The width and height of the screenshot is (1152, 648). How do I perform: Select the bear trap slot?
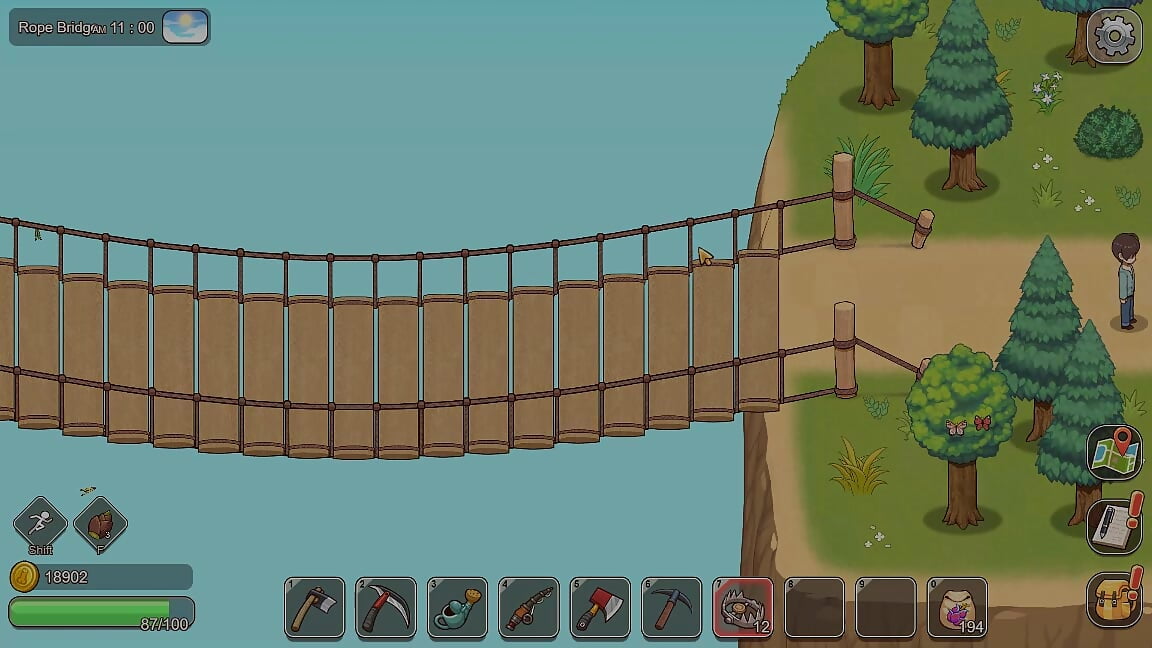[x=743, y=607]
